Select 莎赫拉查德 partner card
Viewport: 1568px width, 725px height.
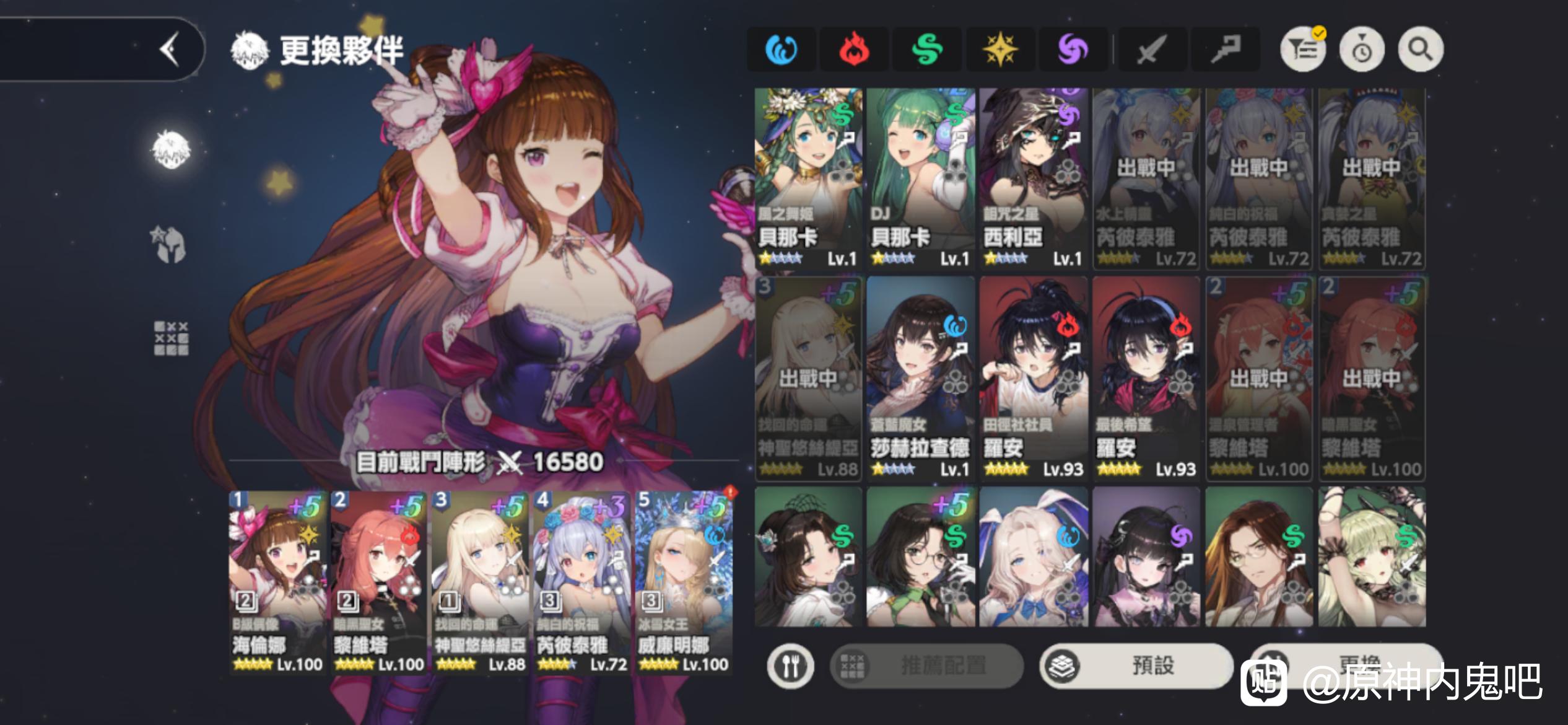pyautogui.click(x=920, y=378)
